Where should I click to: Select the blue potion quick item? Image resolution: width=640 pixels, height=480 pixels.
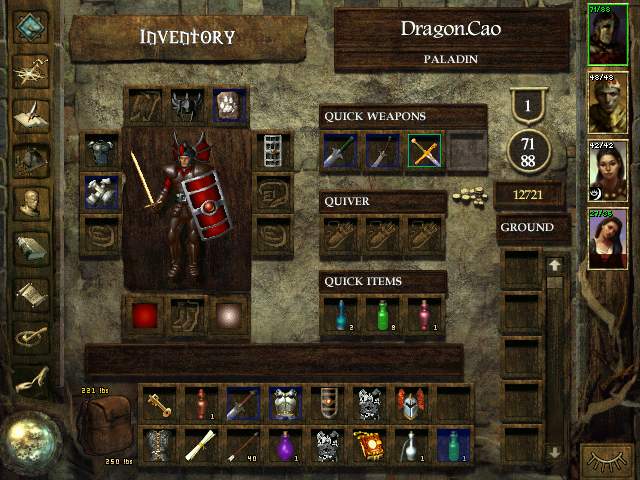point(341,314)
